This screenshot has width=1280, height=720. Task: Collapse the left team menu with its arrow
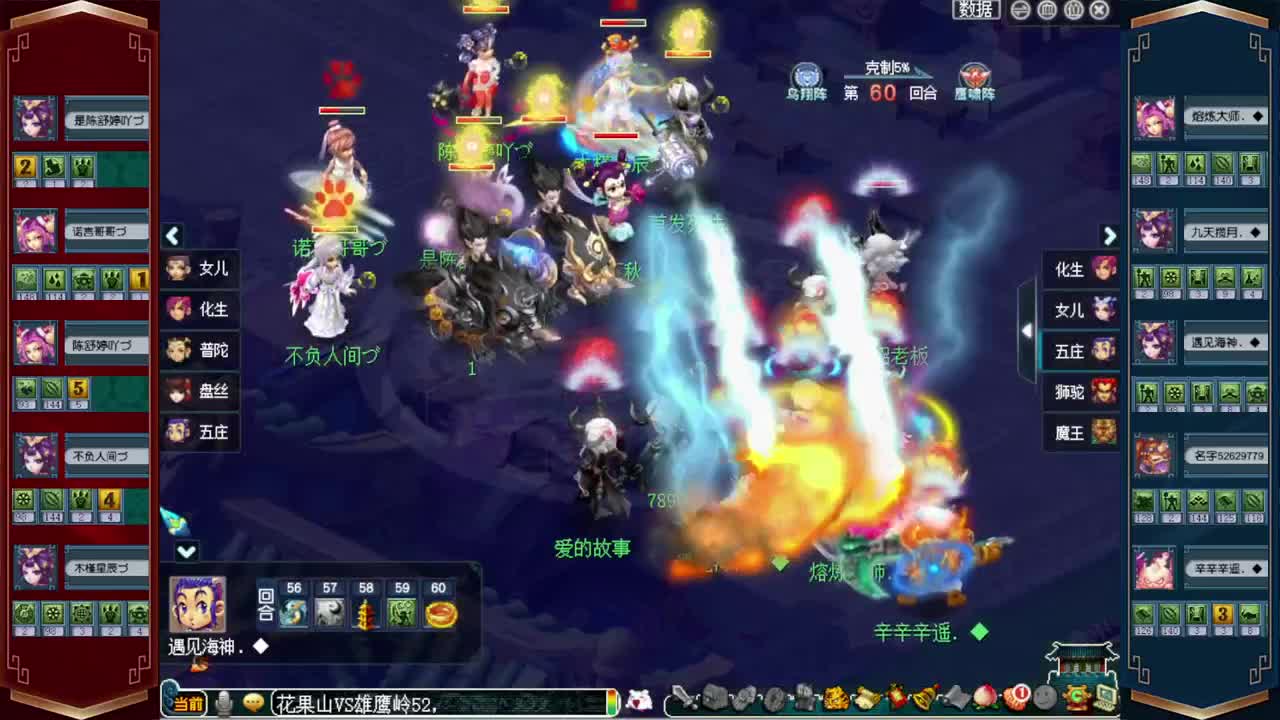pyautogui.click(x=172, y=236)
